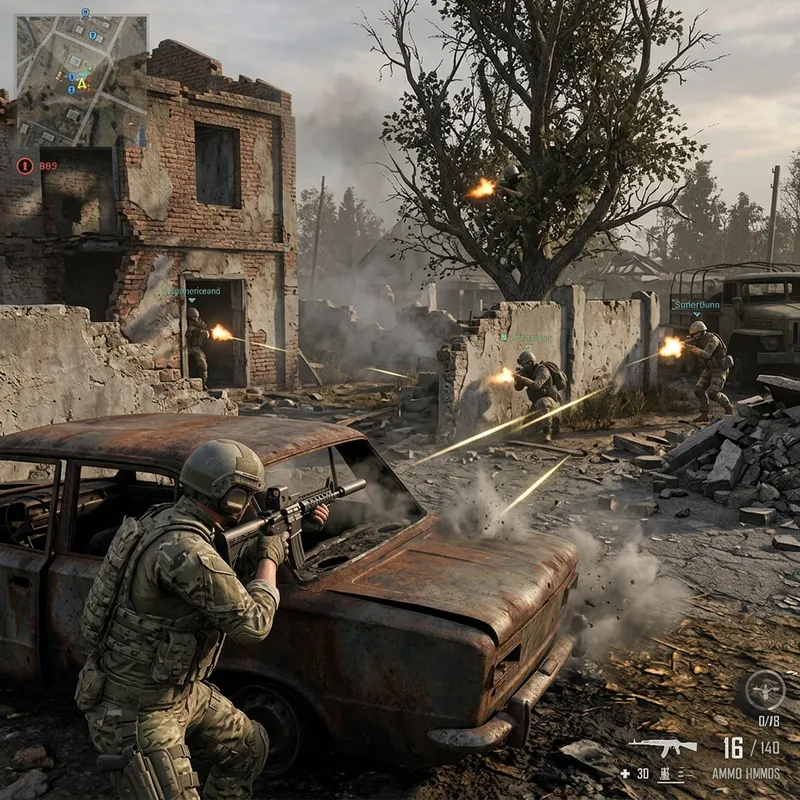
Task: Click the white medical cross icon
Action: point(625,773)
